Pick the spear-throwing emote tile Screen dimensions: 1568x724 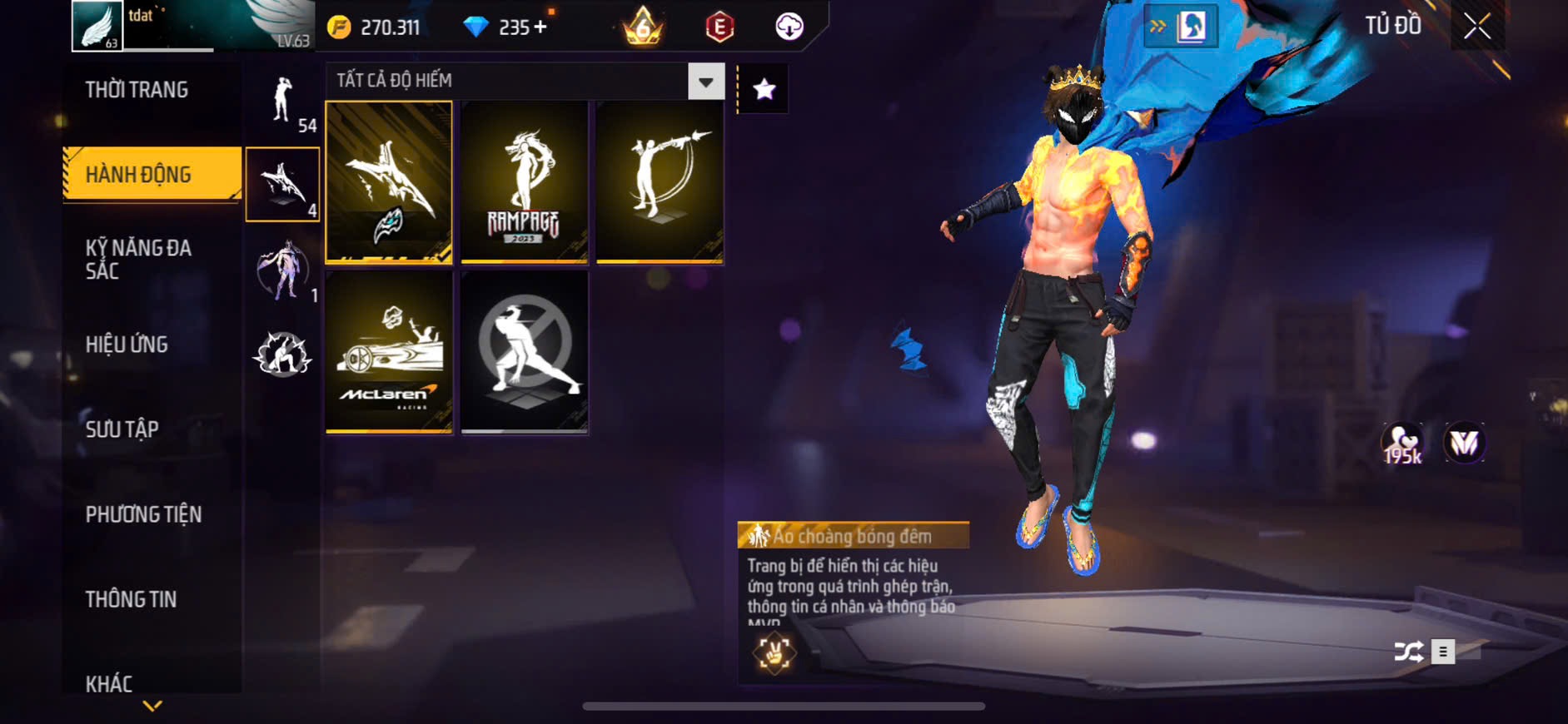660,183
